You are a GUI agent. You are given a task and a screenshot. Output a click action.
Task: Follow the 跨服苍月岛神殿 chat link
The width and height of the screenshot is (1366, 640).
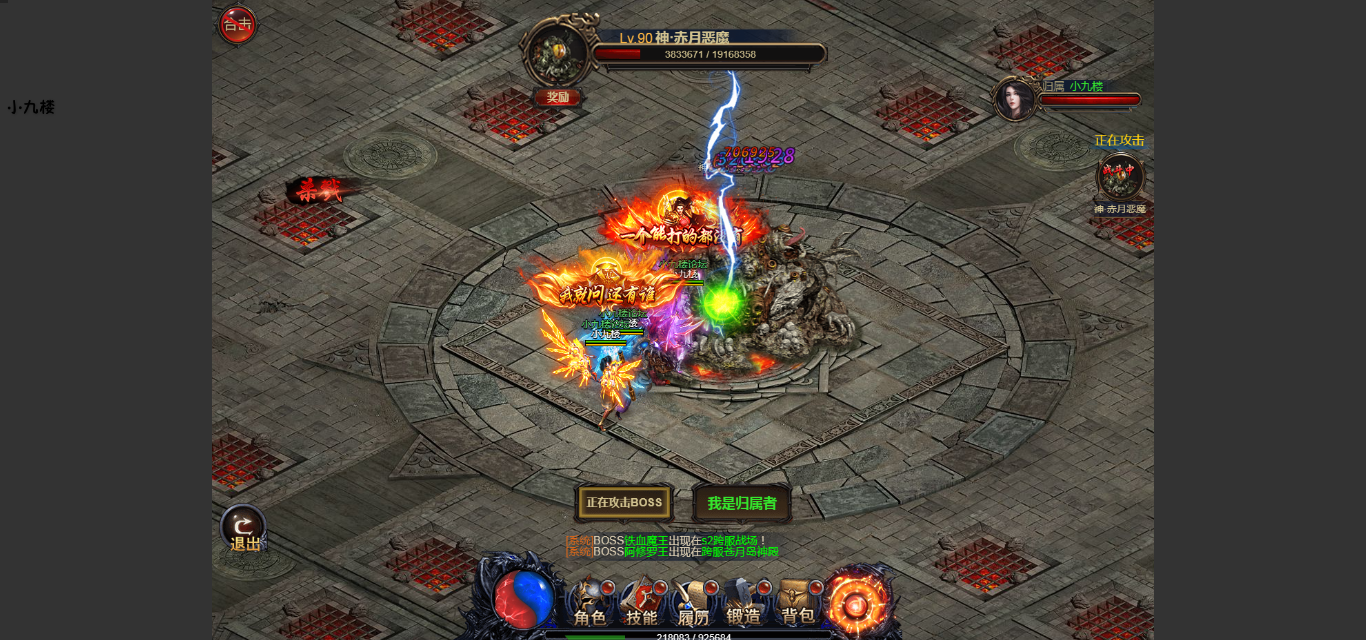coord(739,552)
